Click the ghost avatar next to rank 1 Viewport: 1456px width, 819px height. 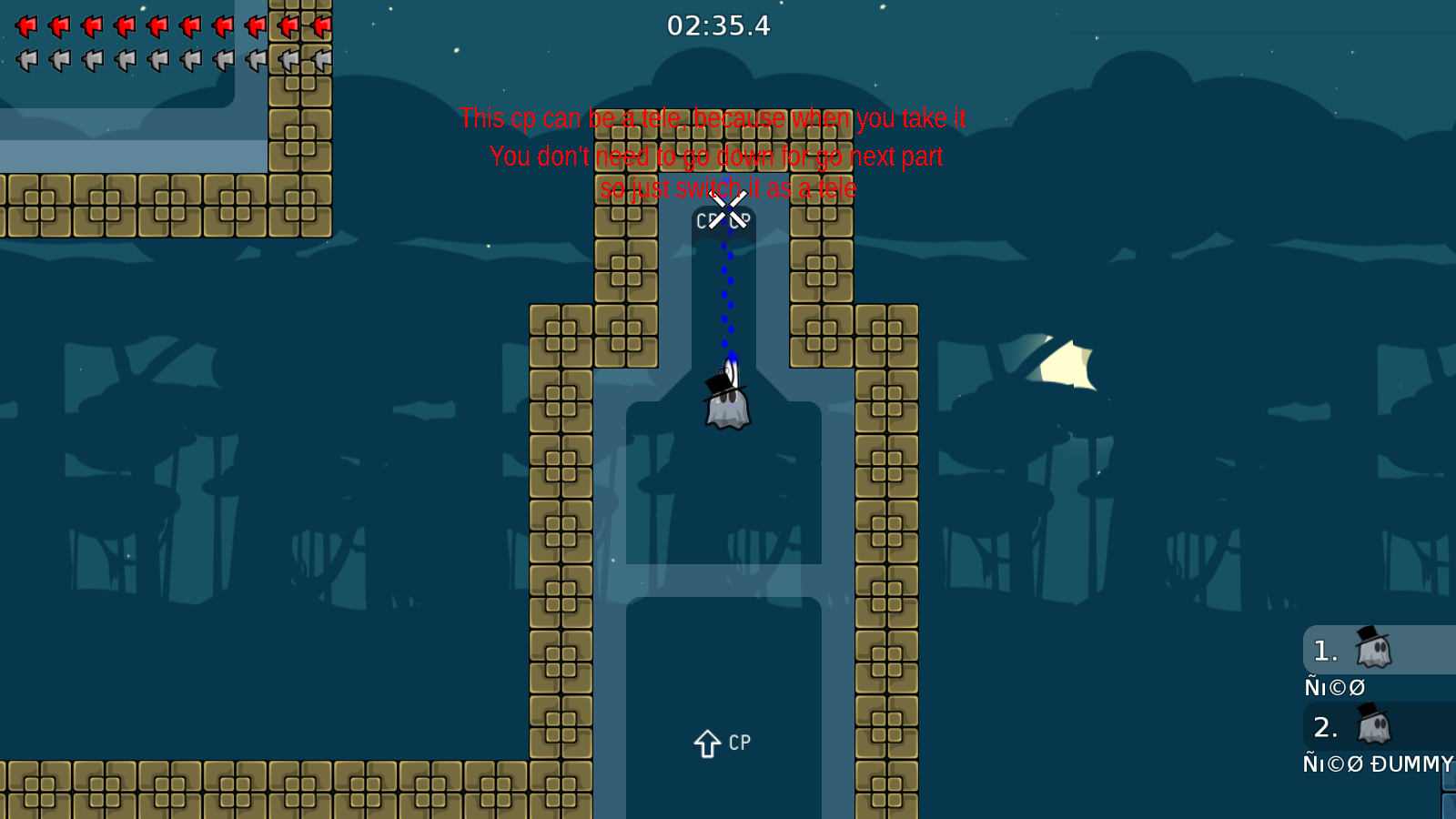tap(1372, 650)
